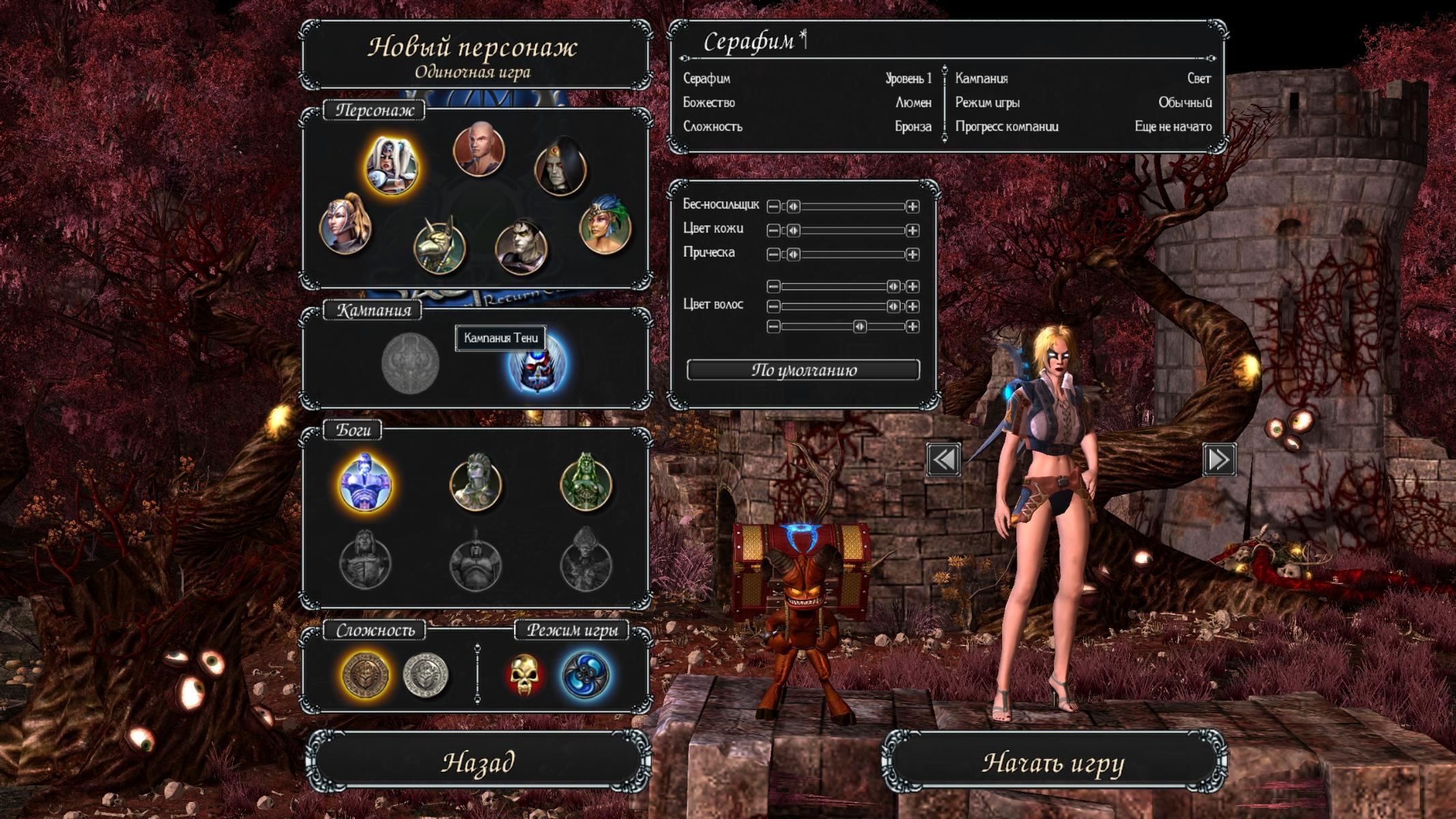Select the jackal-headed Temple Guardian portrait
This screenshot has width=1456, height=819.
(440, 246)
